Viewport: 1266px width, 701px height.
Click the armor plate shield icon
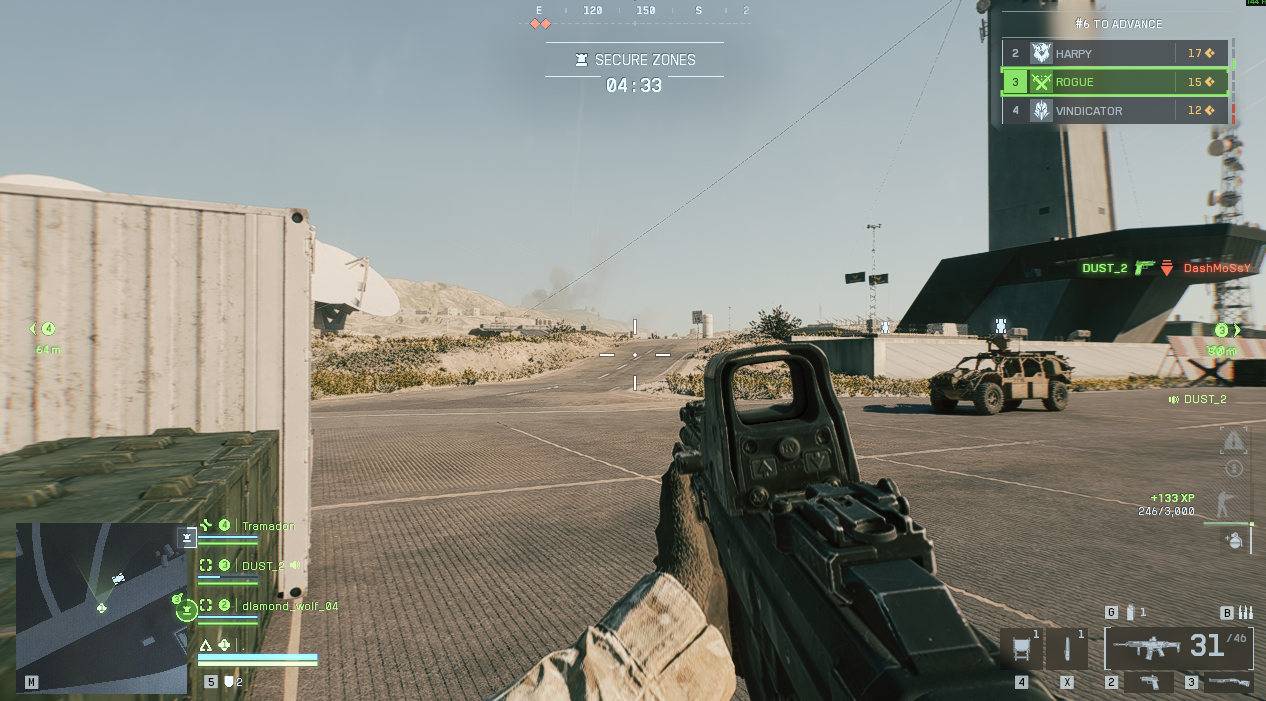pyautogui.click(x=229, y=682)
